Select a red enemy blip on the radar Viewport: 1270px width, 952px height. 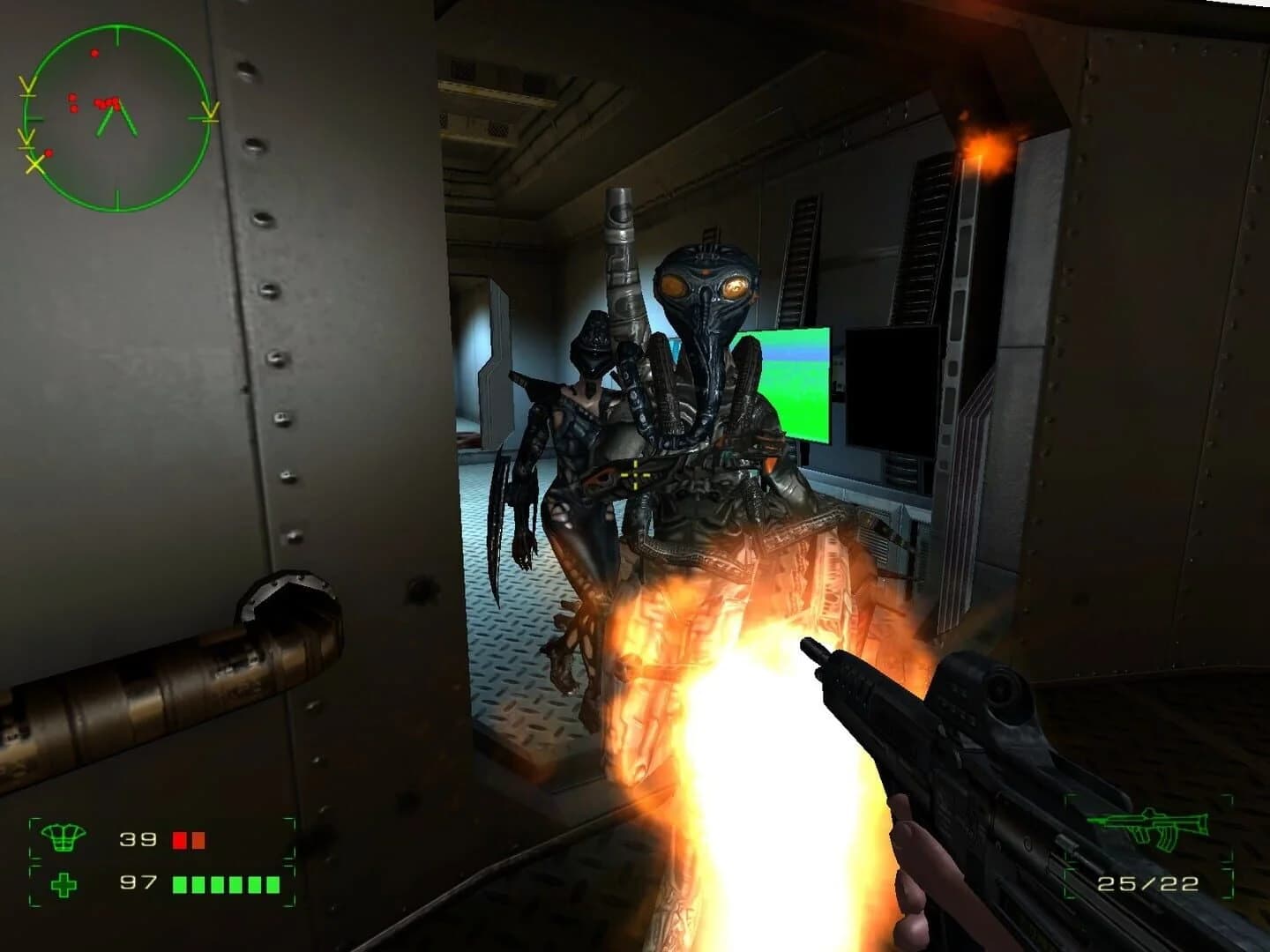[x=93, y=54]
